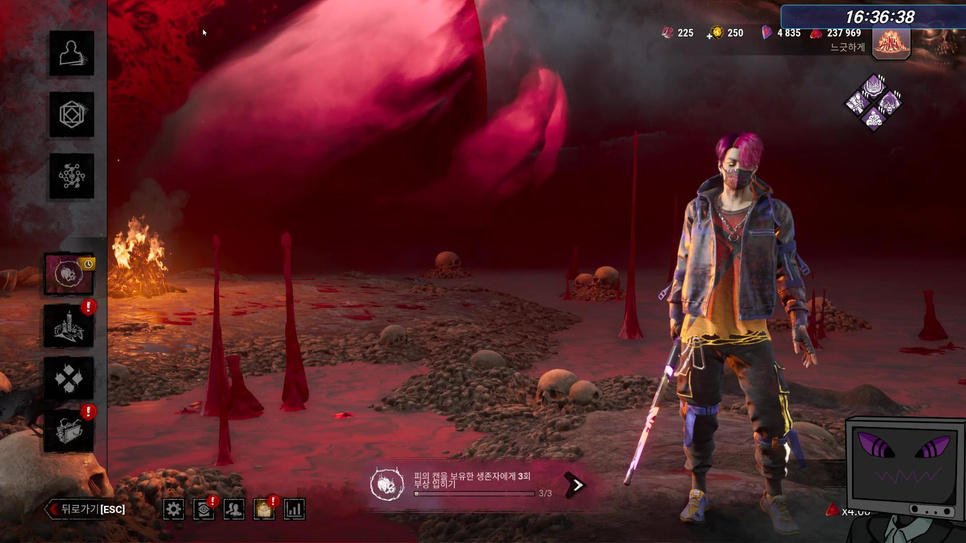This screenshot has width=966, height=543.
Task: Go back with the 뒤로가기 button
Action: click(84, 509)
